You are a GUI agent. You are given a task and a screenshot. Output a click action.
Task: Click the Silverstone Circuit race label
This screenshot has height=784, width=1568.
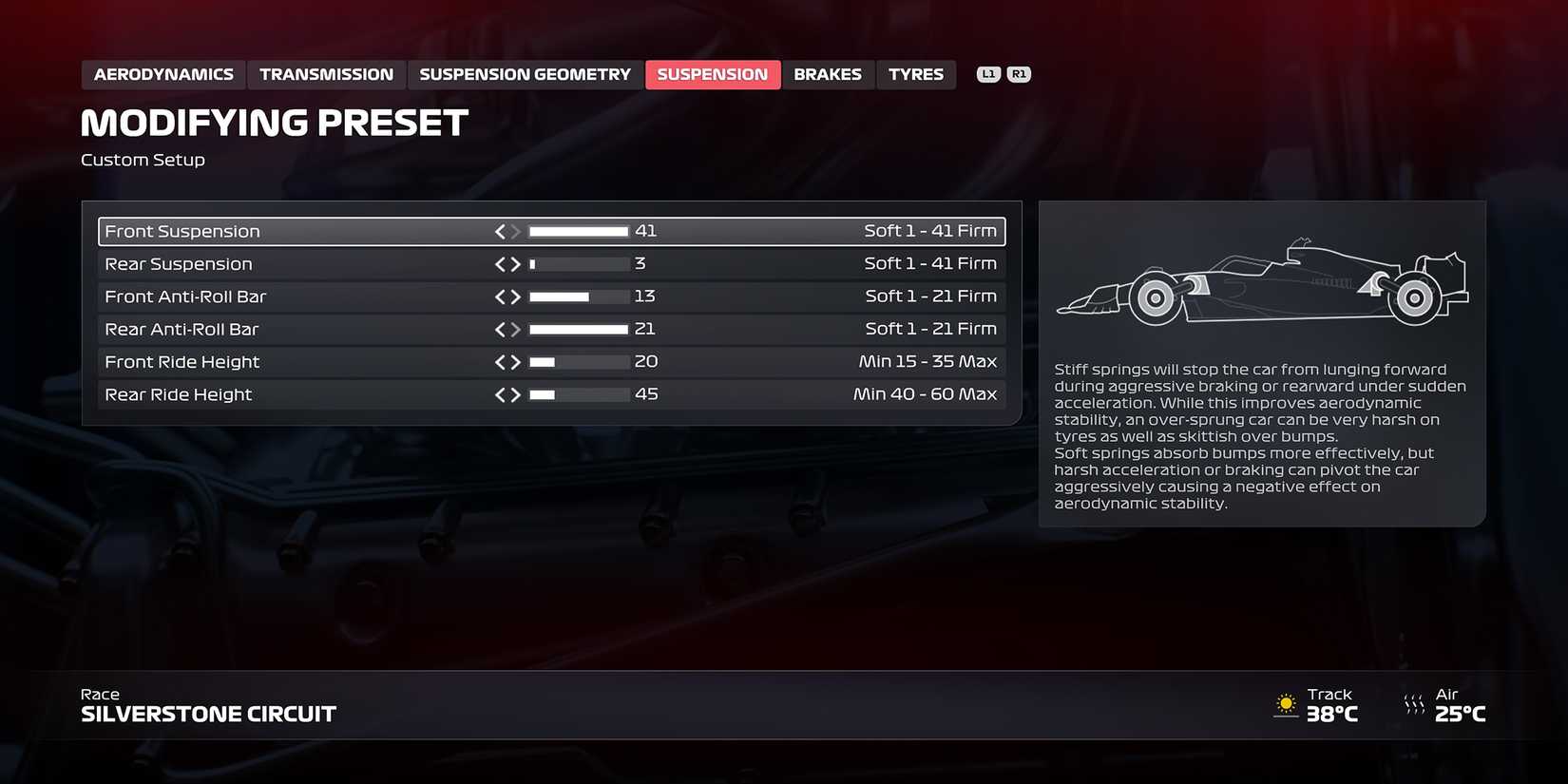(208, 714)
